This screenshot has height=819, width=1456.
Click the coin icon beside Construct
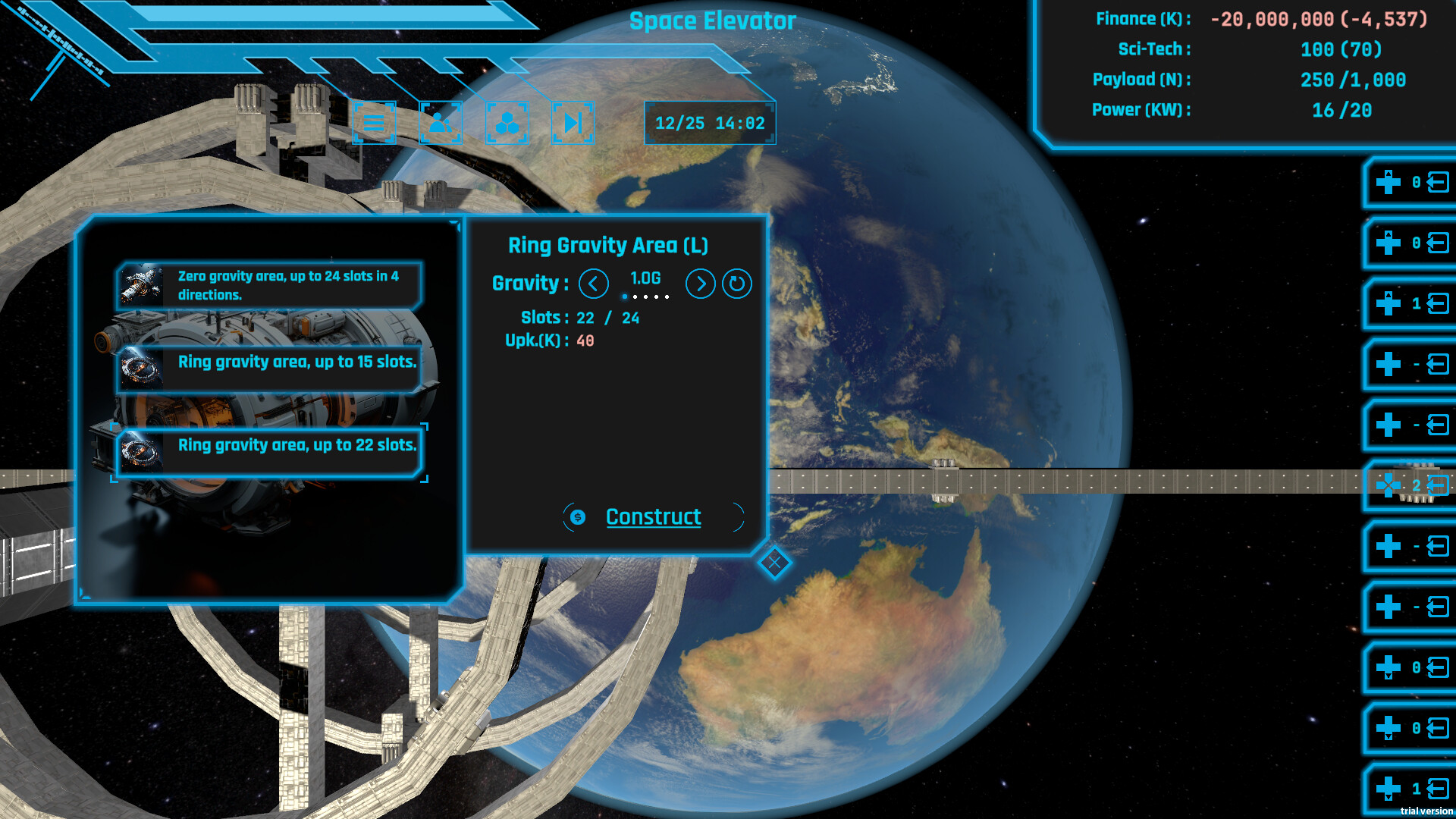point(577,517)
